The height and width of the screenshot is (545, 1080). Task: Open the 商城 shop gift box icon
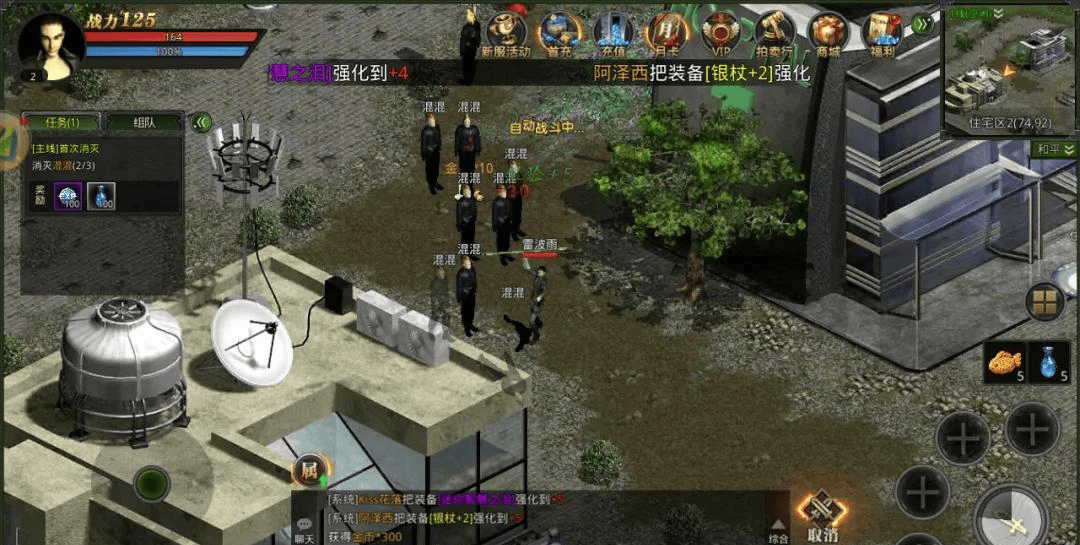click(x=828, y=32)
